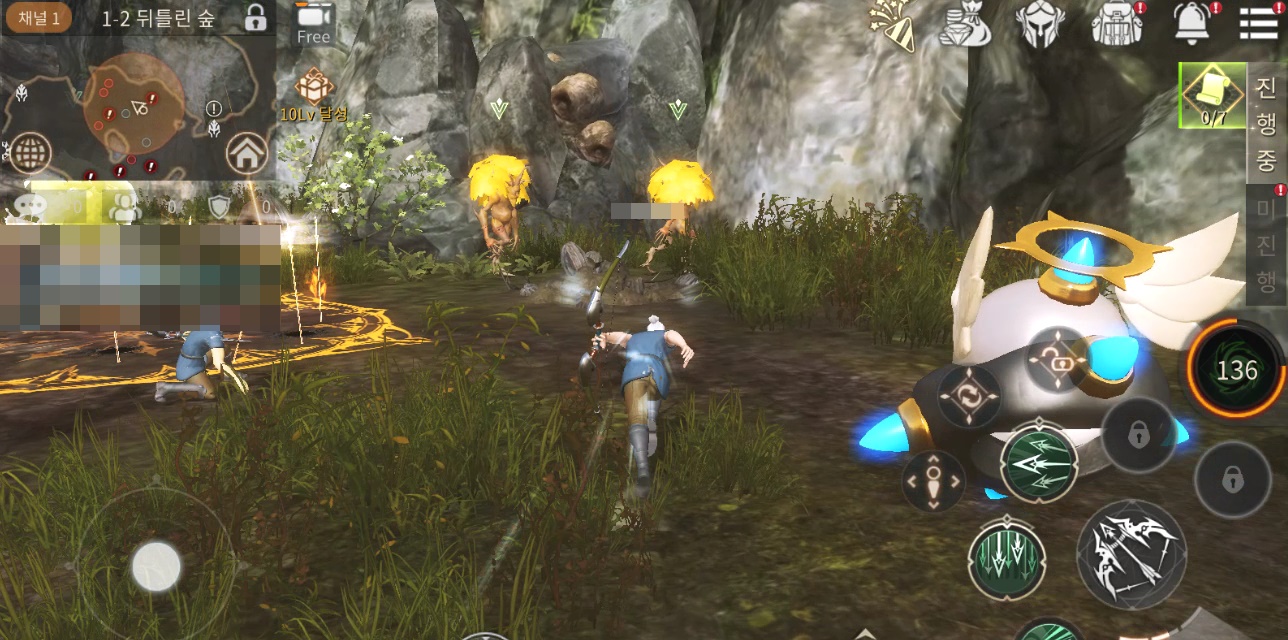Image resolution: width=1288 pixels, height=640 pixels.
Task: Select the scroll quest tracker showing 0/7
Action: tap(1212, 96)
